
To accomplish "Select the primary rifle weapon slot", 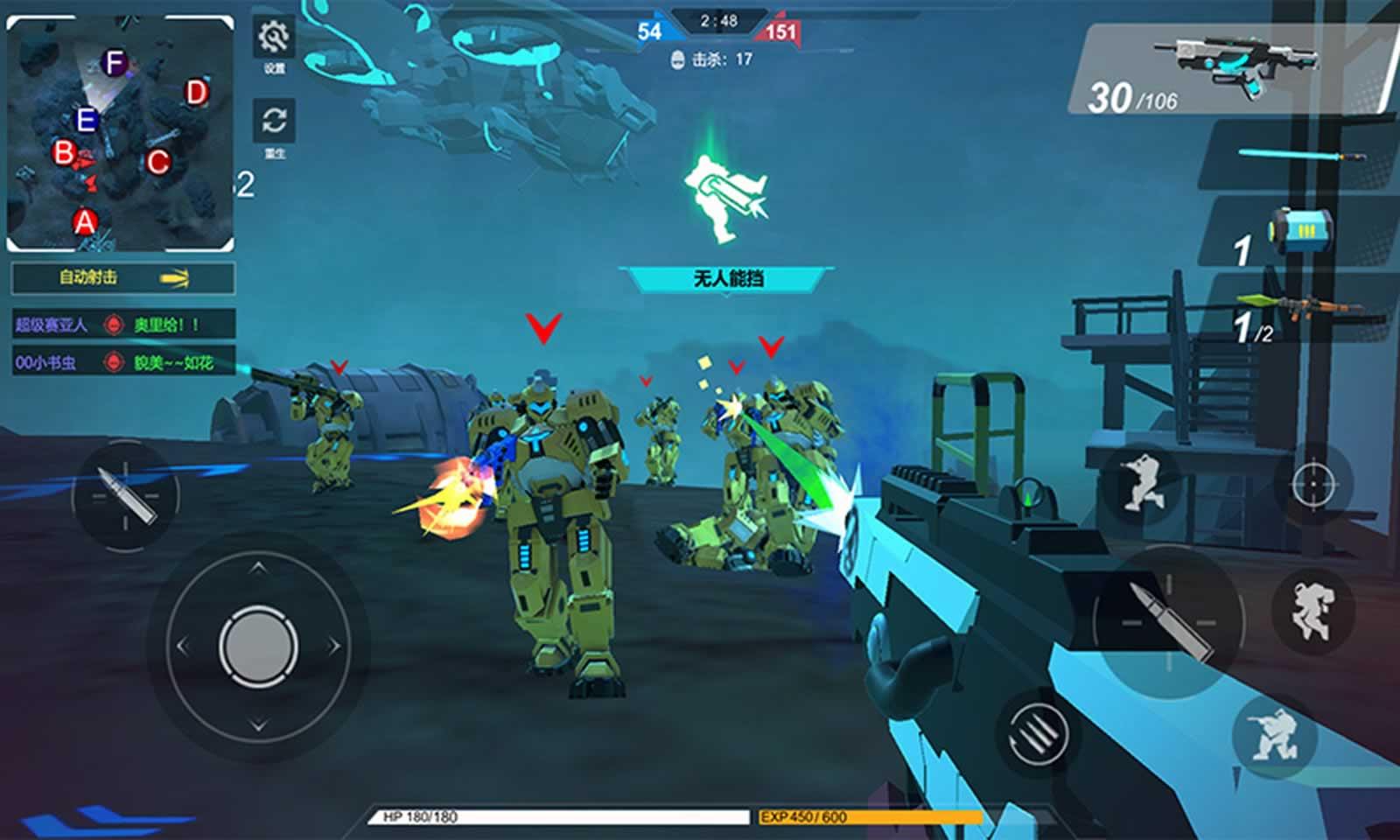I will coord(1234,70).
